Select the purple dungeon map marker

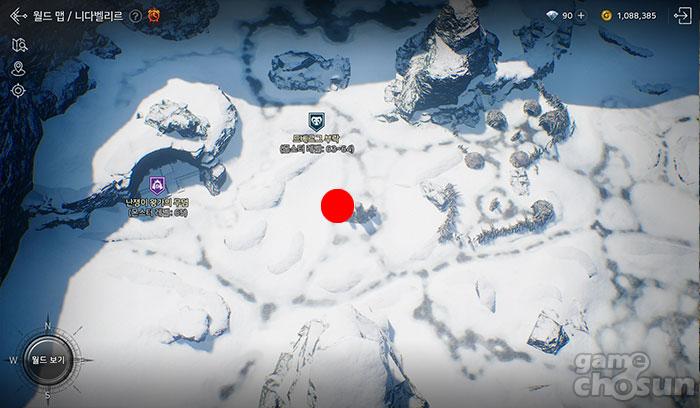[x=157, y=184]
